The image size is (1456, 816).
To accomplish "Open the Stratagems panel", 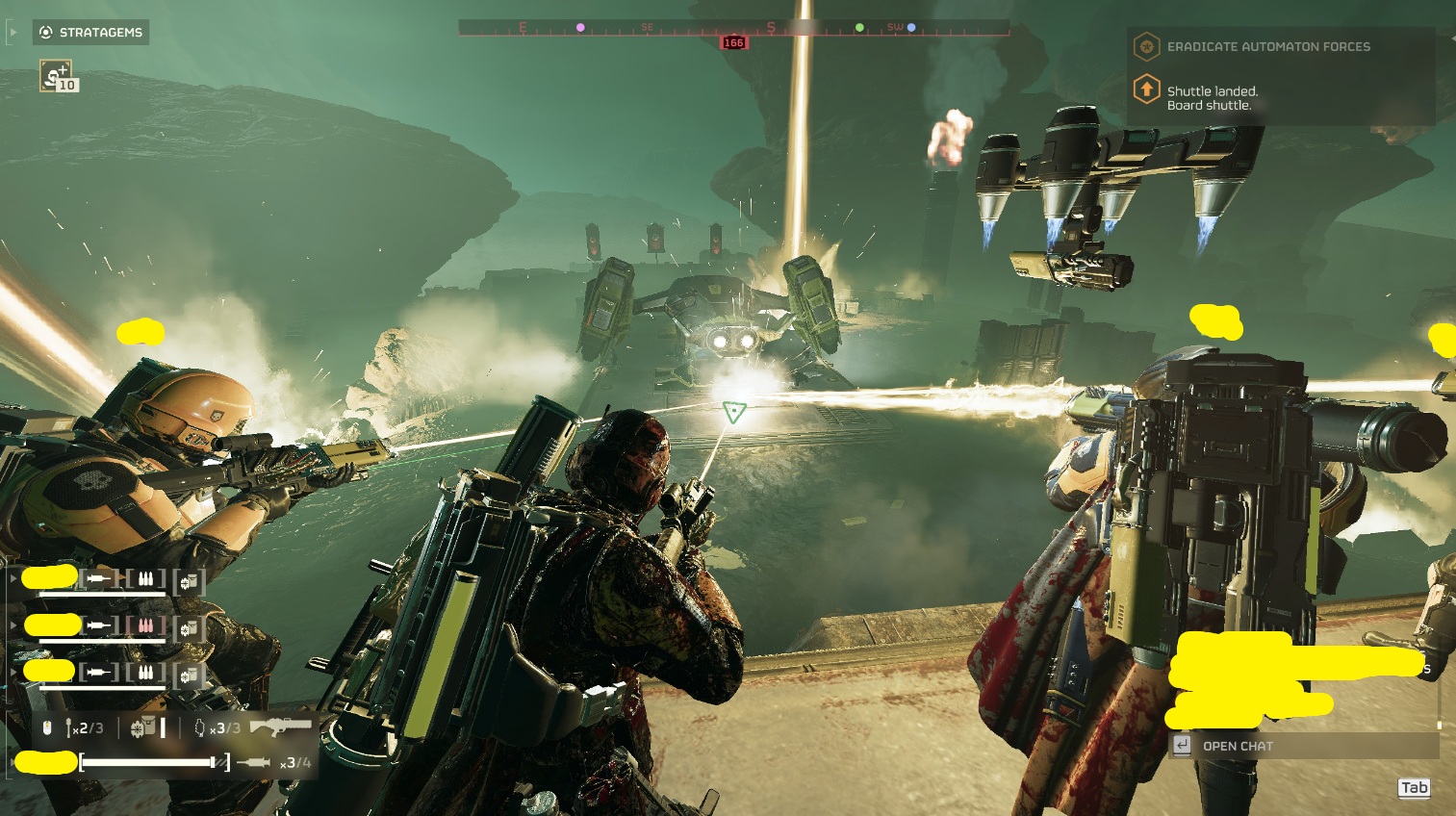I will 90,33.
